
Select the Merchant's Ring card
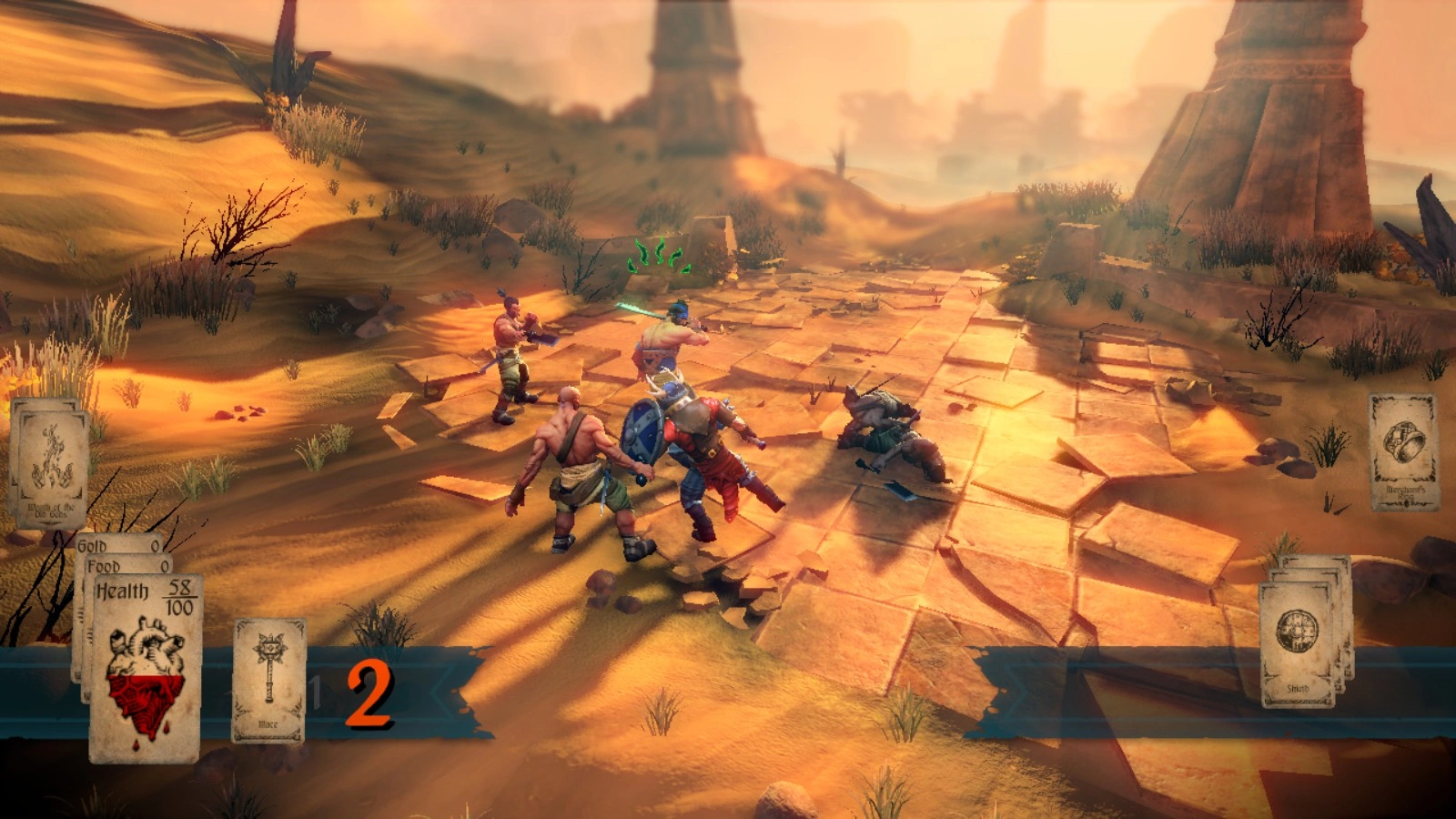(1404, 451)
